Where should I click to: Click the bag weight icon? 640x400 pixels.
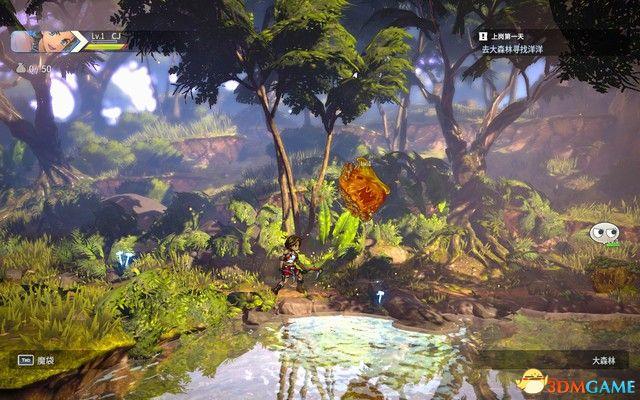[19, 68]
